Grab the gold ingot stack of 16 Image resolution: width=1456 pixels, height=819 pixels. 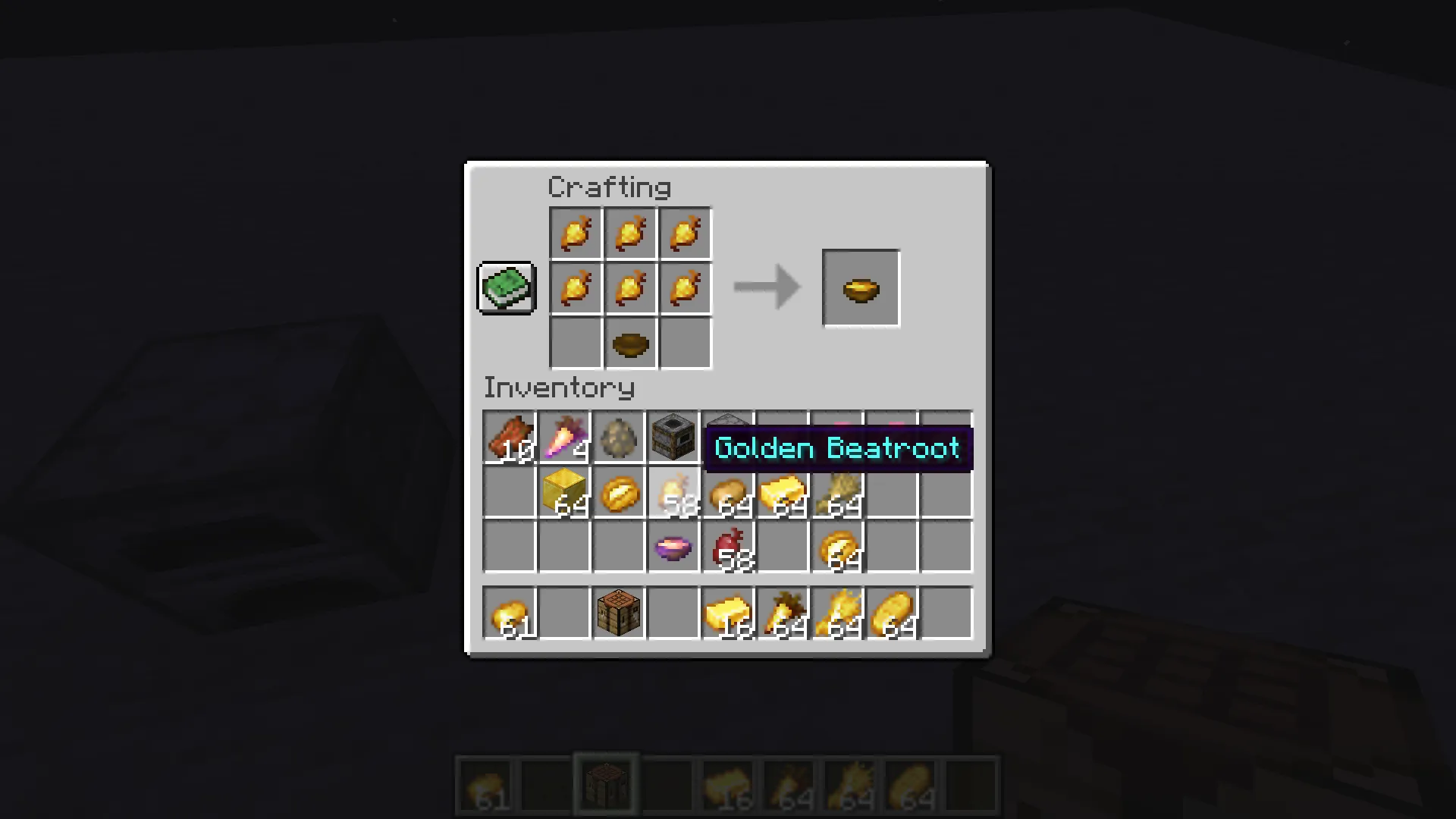[727, 614]
